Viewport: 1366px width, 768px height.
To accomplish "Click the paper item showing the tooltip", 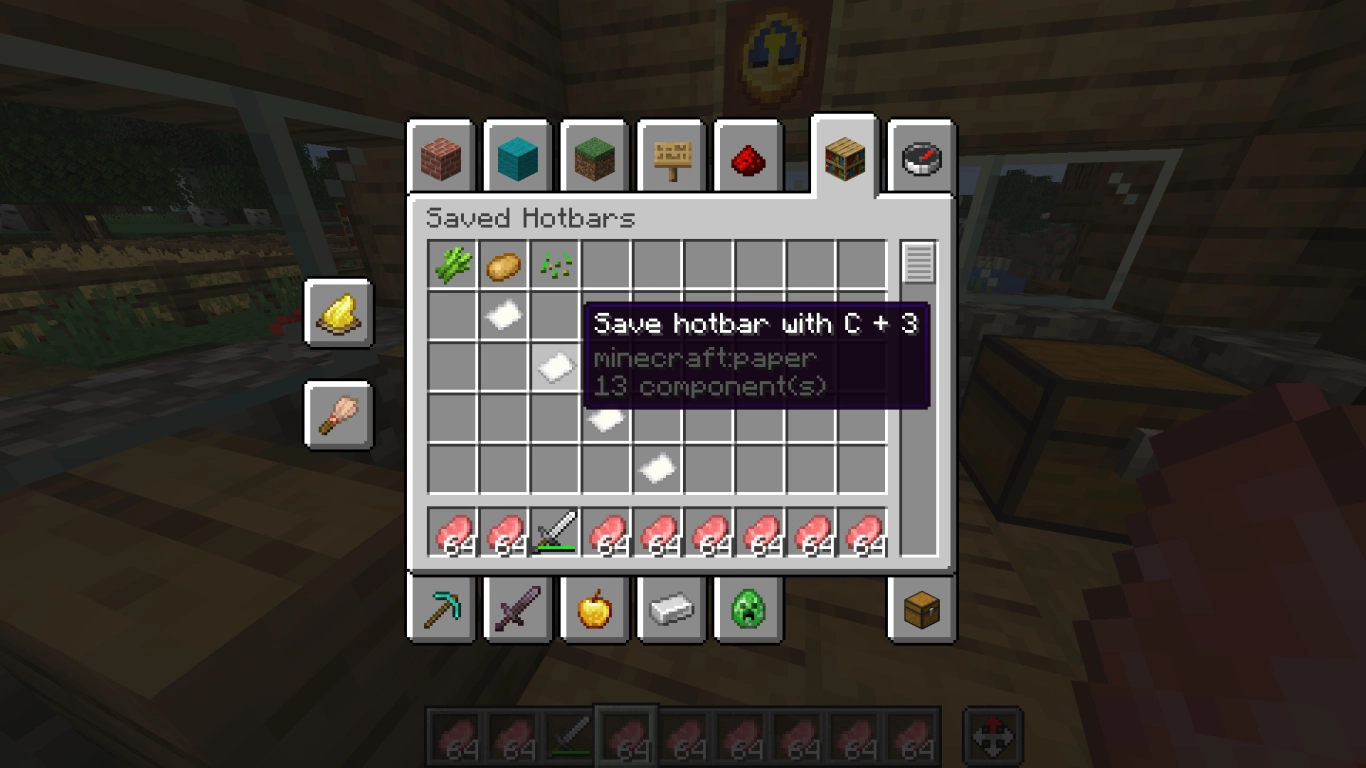I will pyautogui.click(x=555, y=366).
